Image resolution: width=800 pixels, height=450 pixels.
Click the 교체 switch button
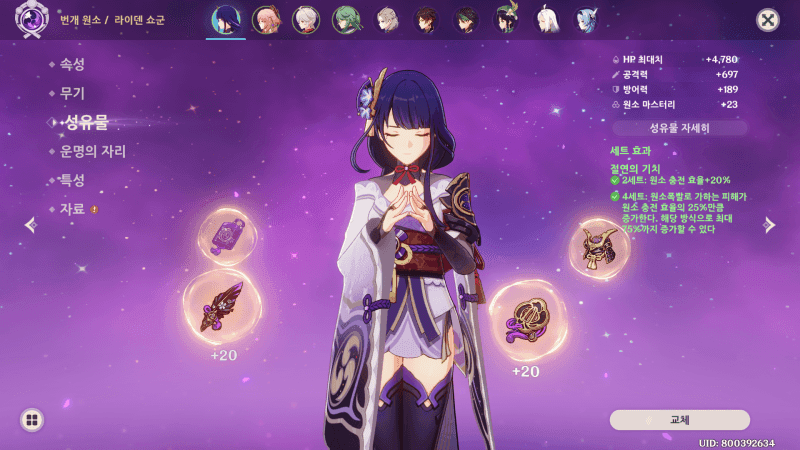680,419
